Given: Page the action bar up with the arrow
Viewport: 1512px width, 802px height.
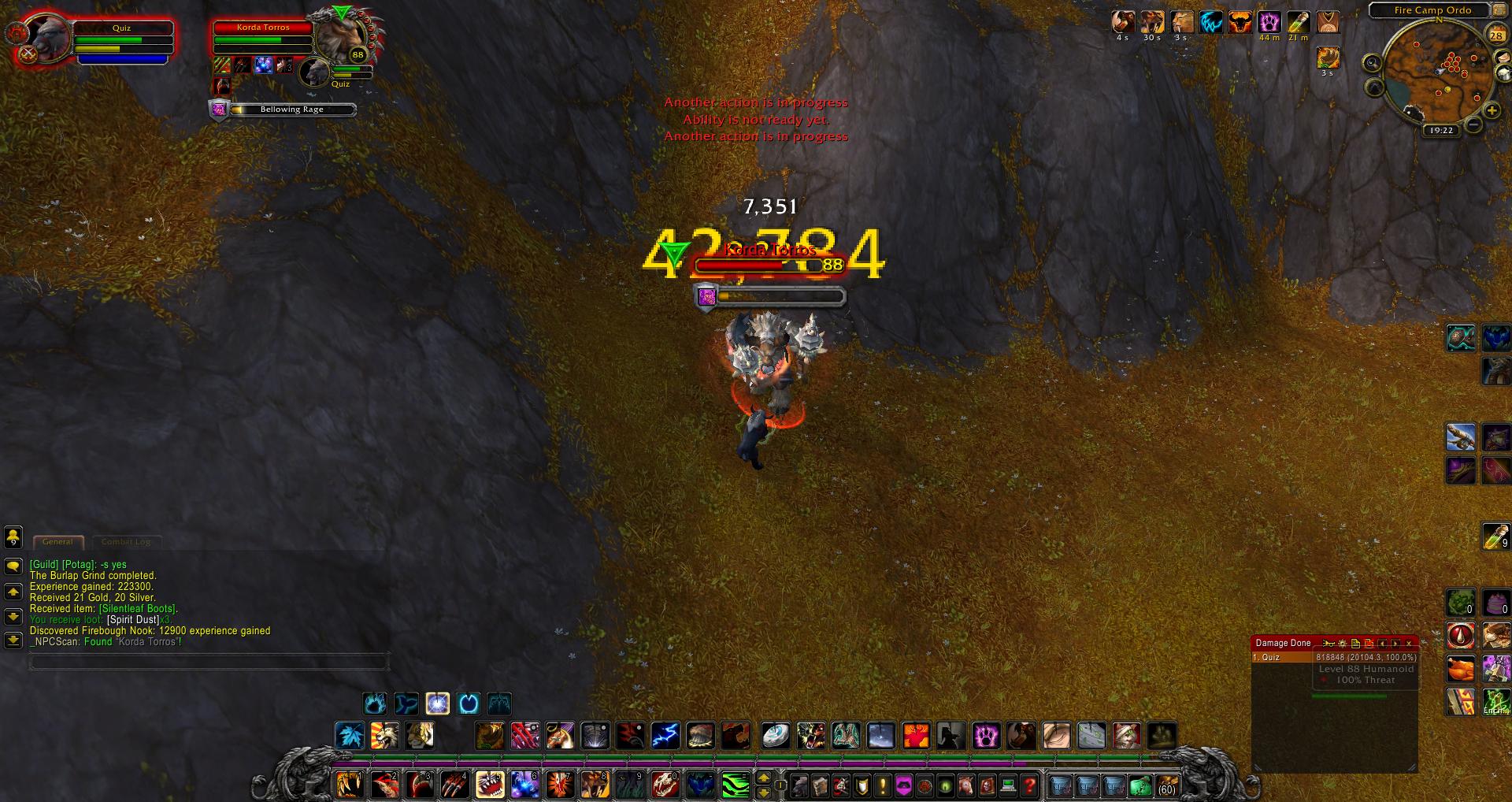Looking at the screenshot, I should (x=763, y=778).
